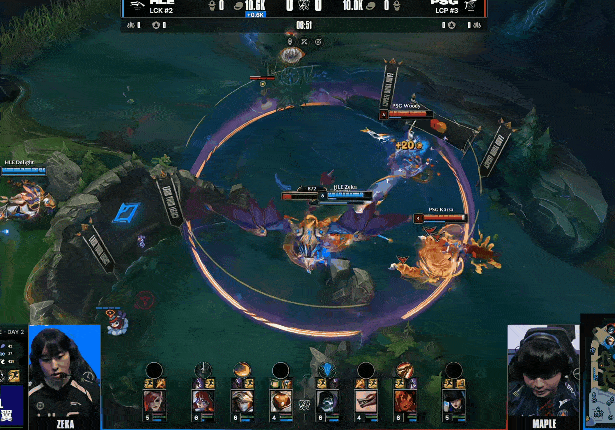The height and width of the screenshot is (430, 615).
Task: Select the blonde champion portrait
Action: pyautogui.click(x=241, y=401)
